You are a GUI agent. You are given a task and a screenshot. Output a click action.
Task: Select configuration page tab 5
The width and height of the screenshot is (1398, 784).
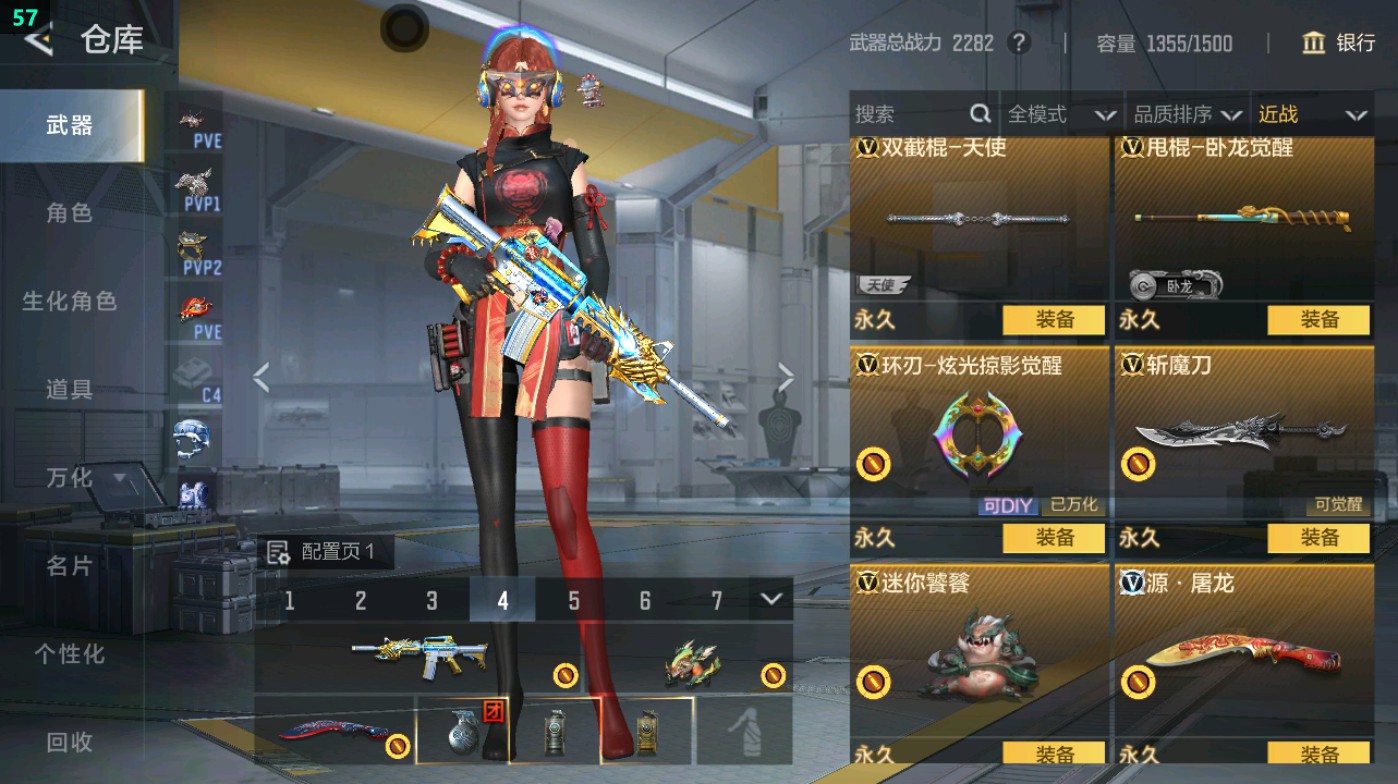click(x=575, y=600)
